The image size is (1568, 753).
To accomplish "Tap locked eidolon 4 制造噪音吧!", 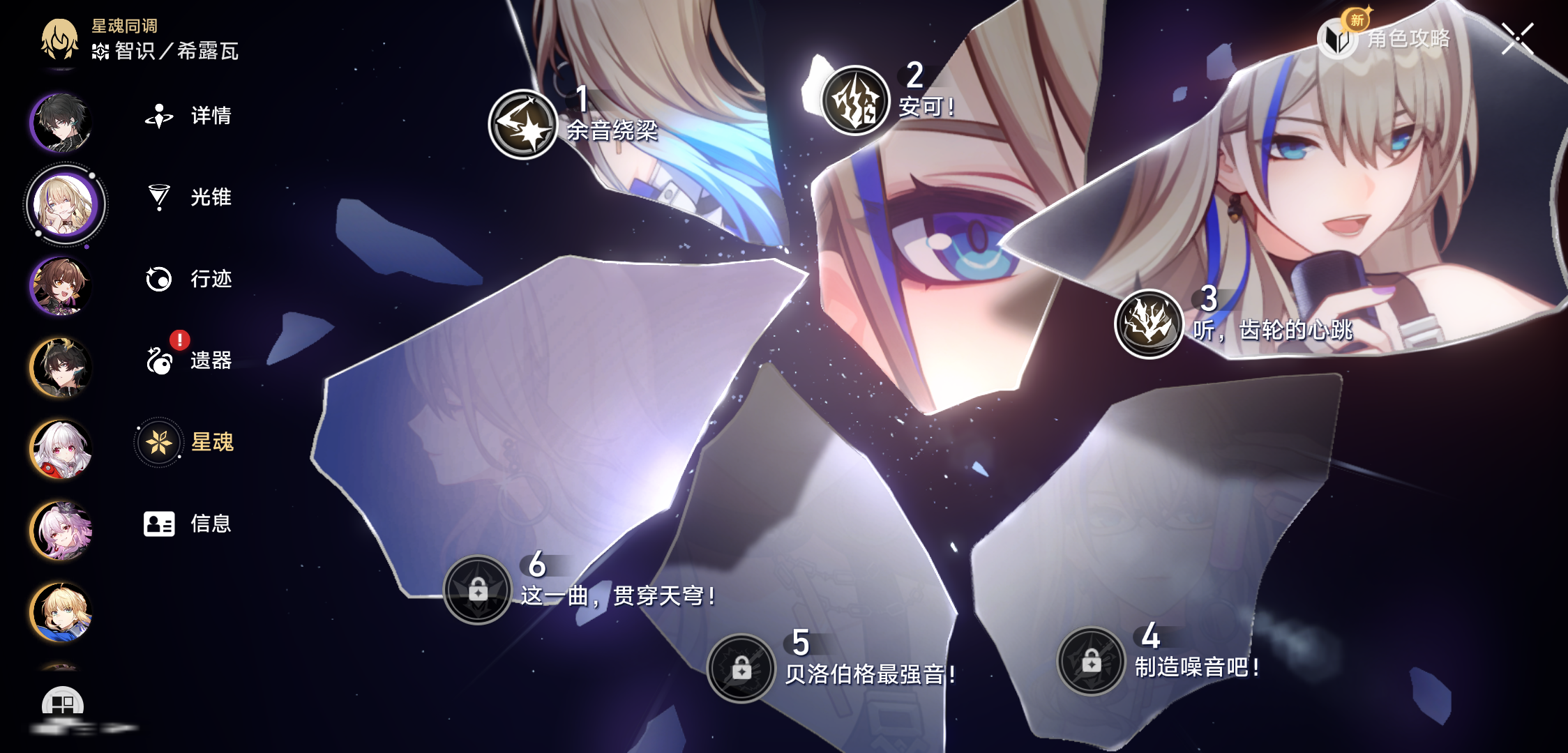I will point(1092,661).
